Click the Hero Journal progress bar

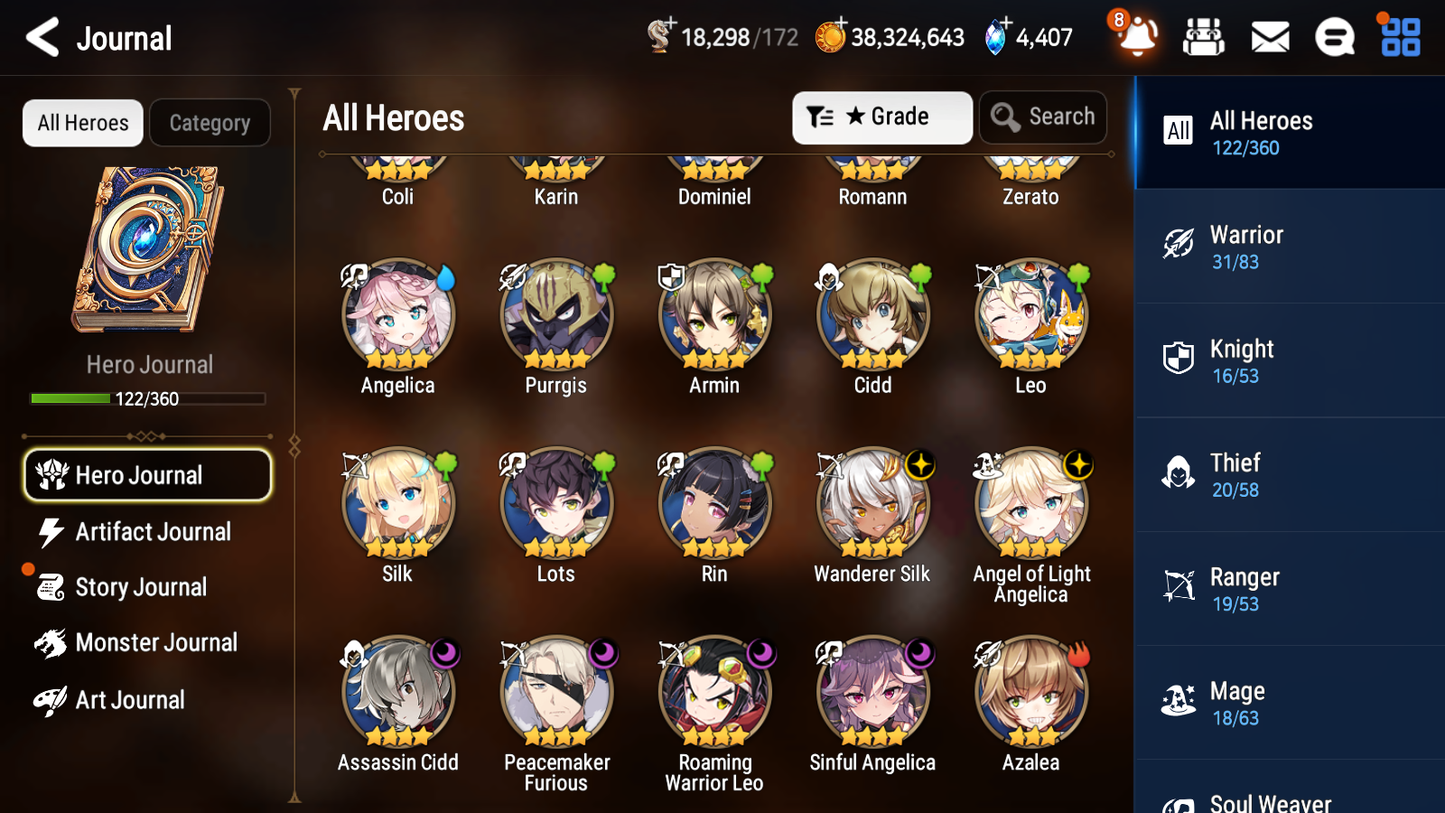click(x=149, y=398)
